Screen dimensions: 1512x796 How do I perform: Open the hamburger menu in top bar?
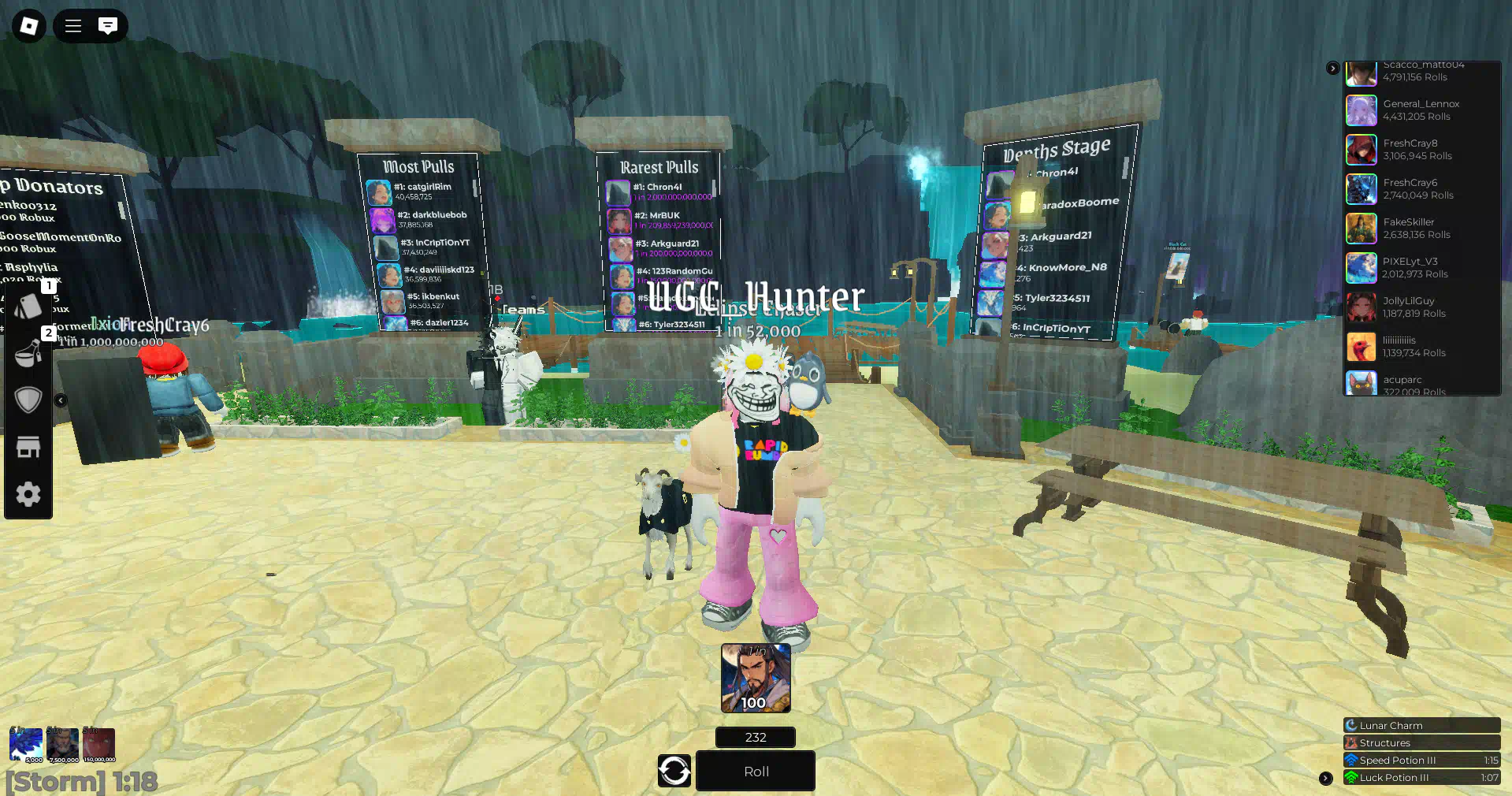coord(73,26)
